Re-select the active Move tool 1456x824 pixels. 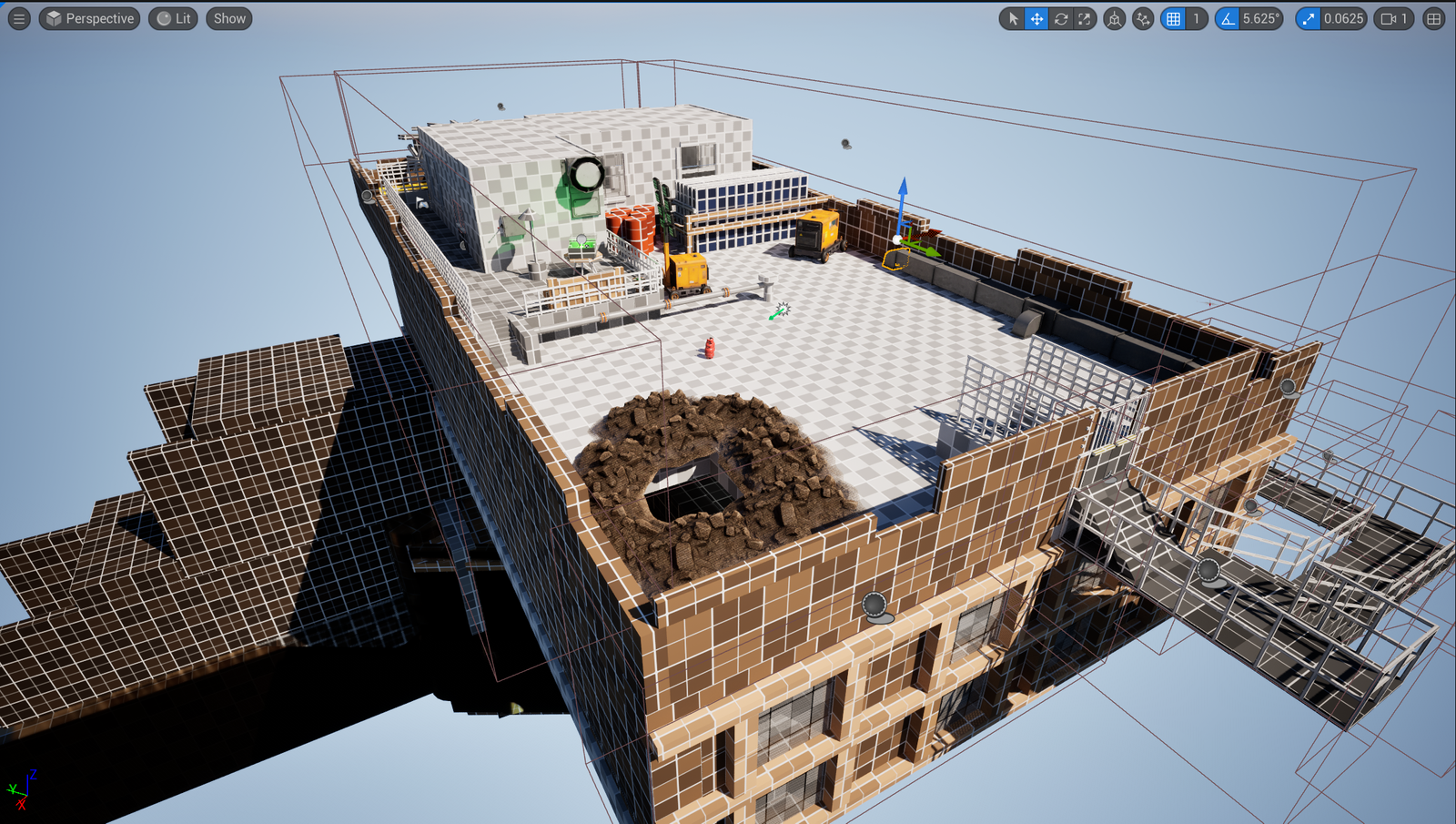[1036, 18]
